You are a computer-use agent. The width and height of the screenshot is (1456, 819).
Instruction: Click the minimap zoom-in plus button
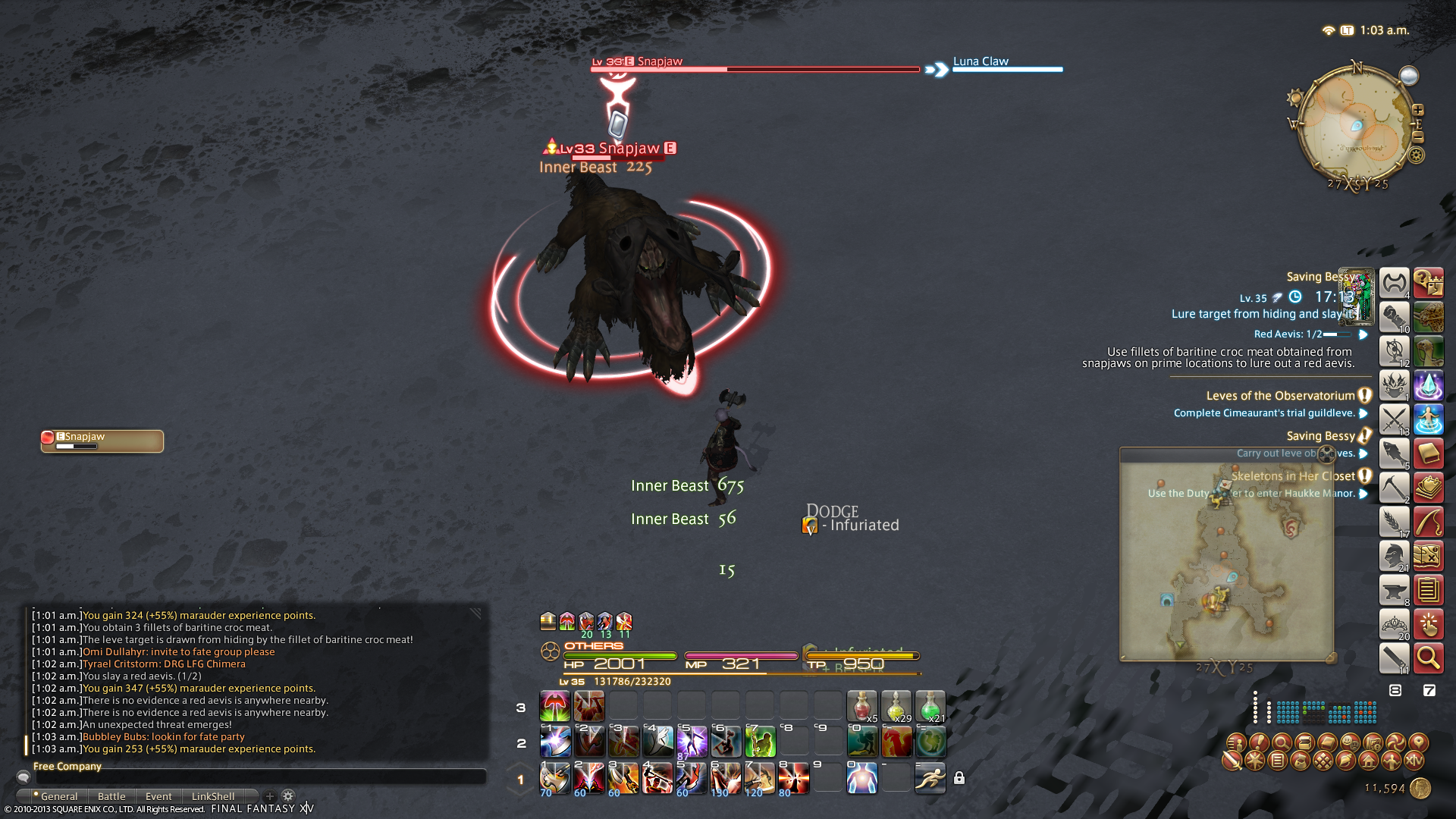(x=1418, y=110)
